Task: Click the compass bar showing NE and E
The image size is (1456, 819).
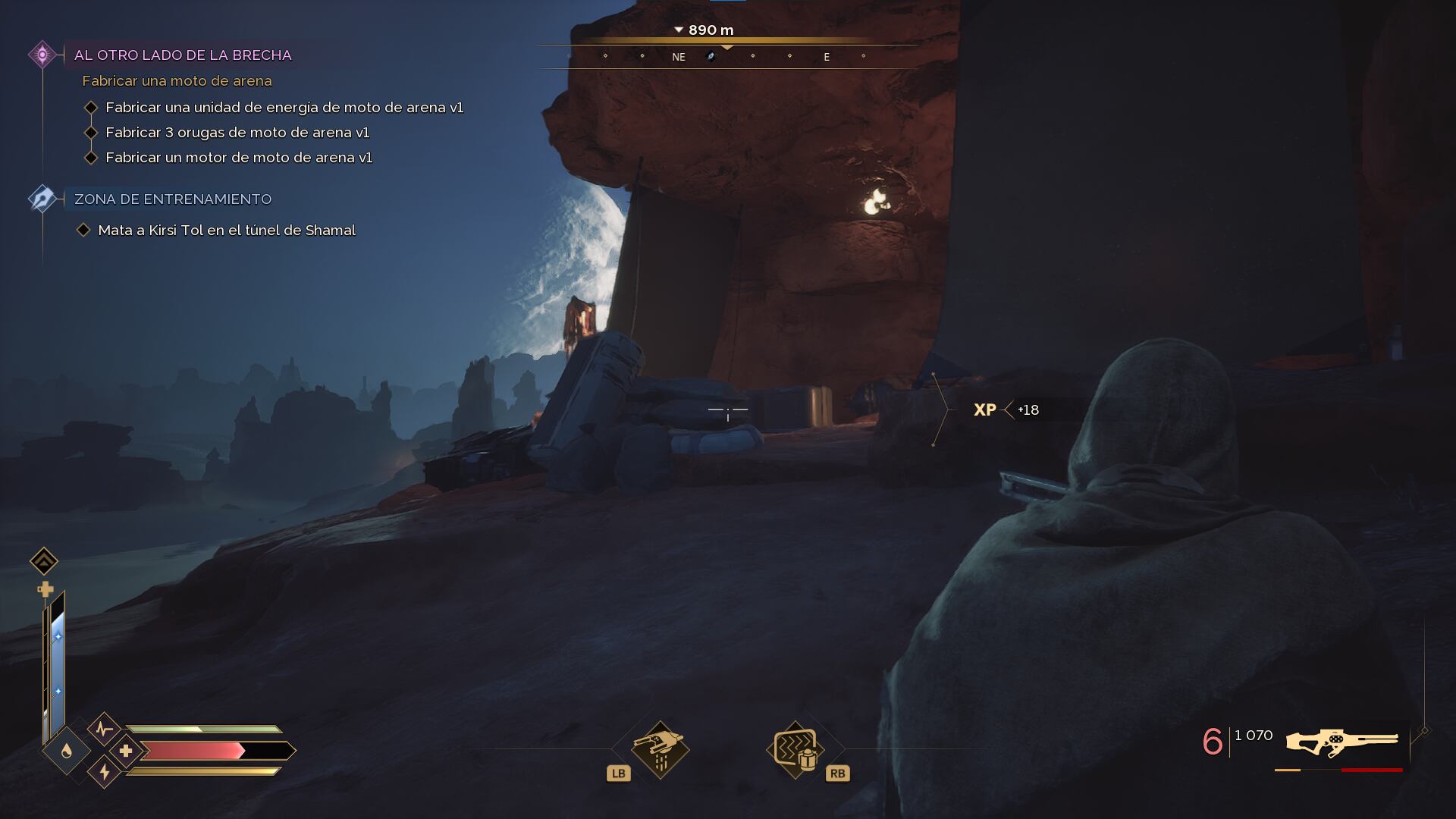Action: click(726, 57)
